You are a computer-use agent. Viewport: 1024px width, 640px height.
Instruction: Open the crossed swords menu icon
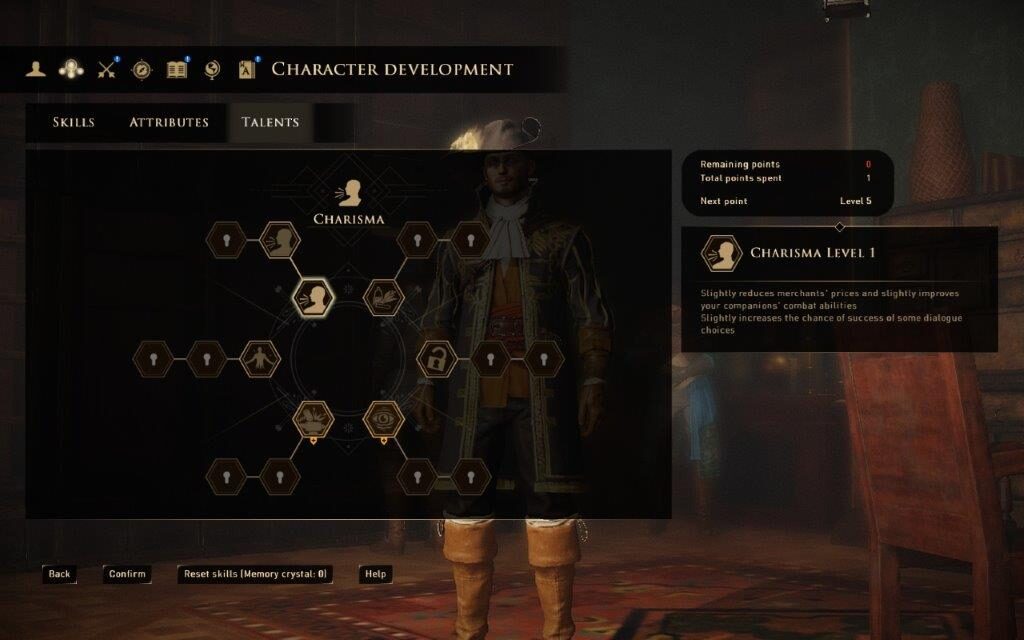click(x=106, y=69)
